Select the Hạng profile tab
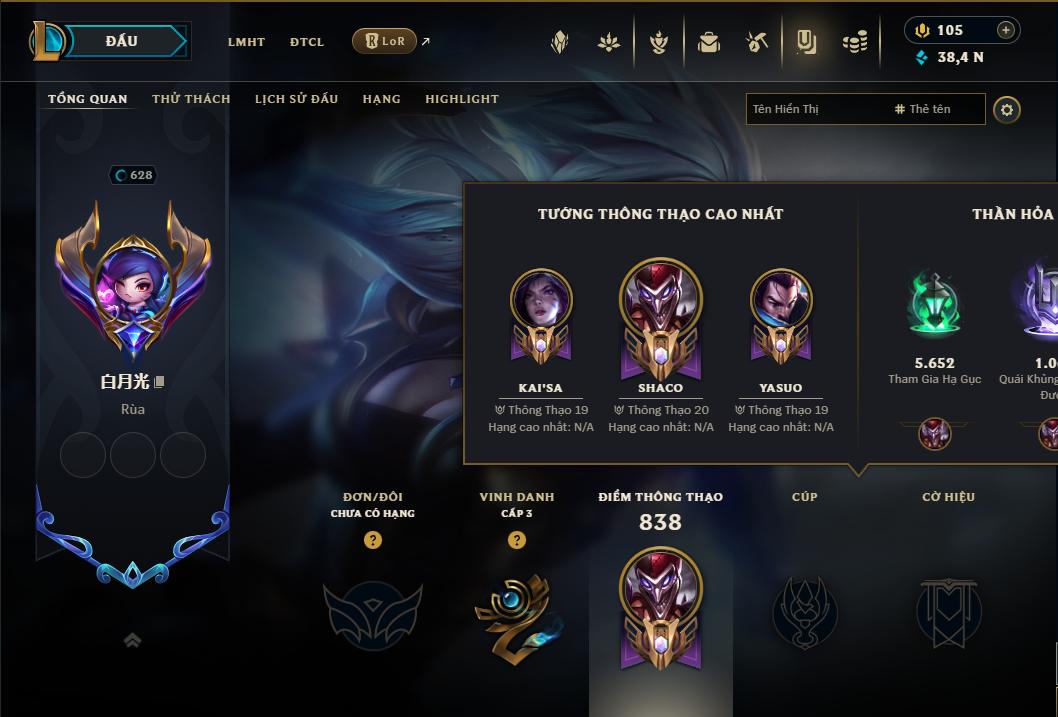1058x717 pixels. click(x=381, y=99)
